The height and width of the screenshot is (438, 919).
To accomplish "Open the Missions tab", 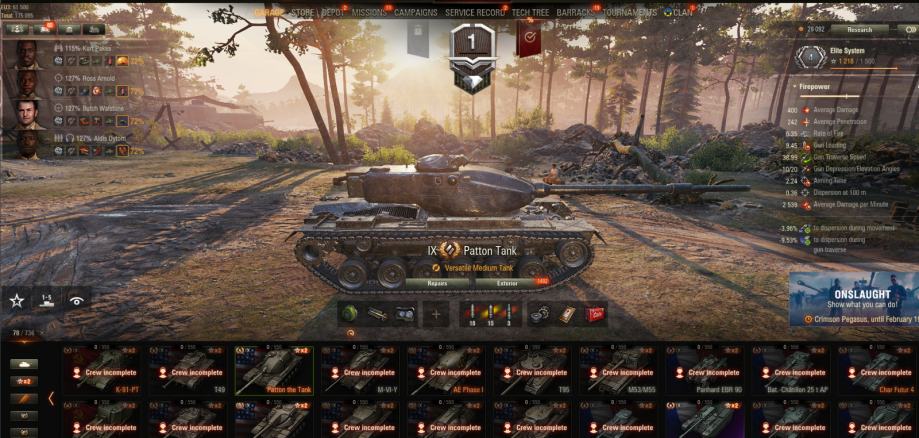I will [x=369, y=13].
